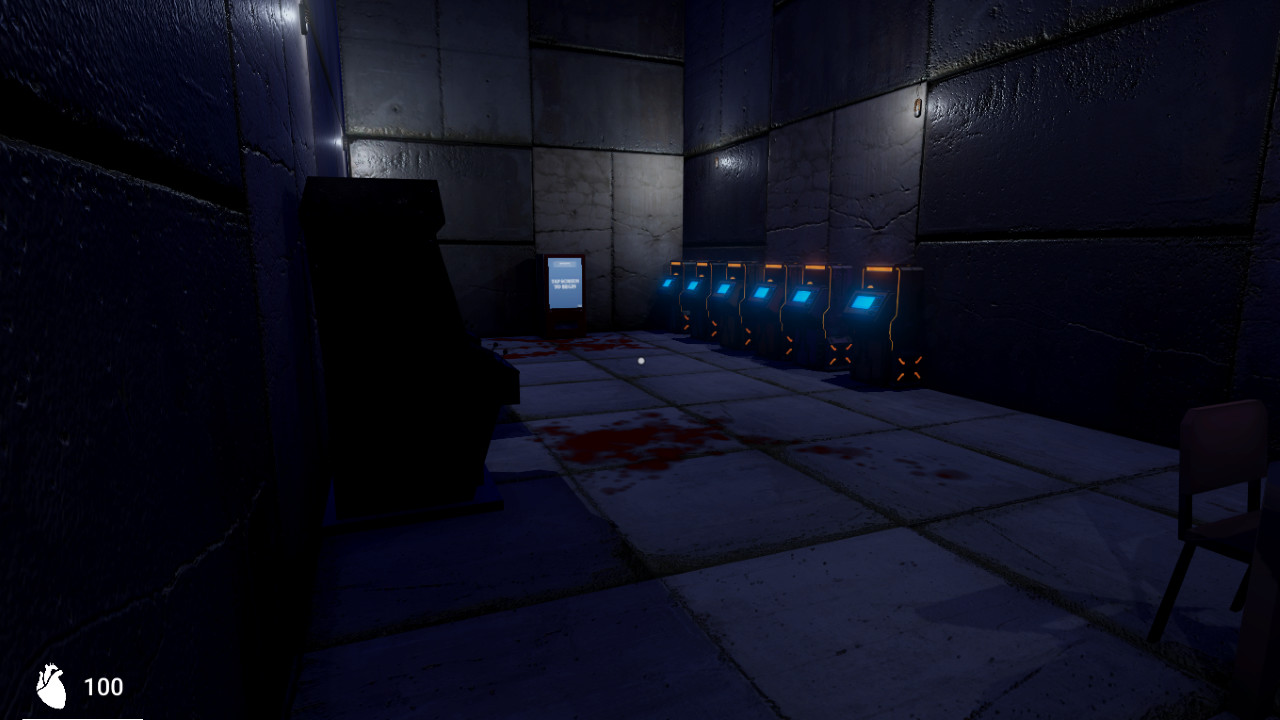Tap the screen of the first blue terminal
The width and height of the screenshot is (1280, 720).
click(668, 282)
